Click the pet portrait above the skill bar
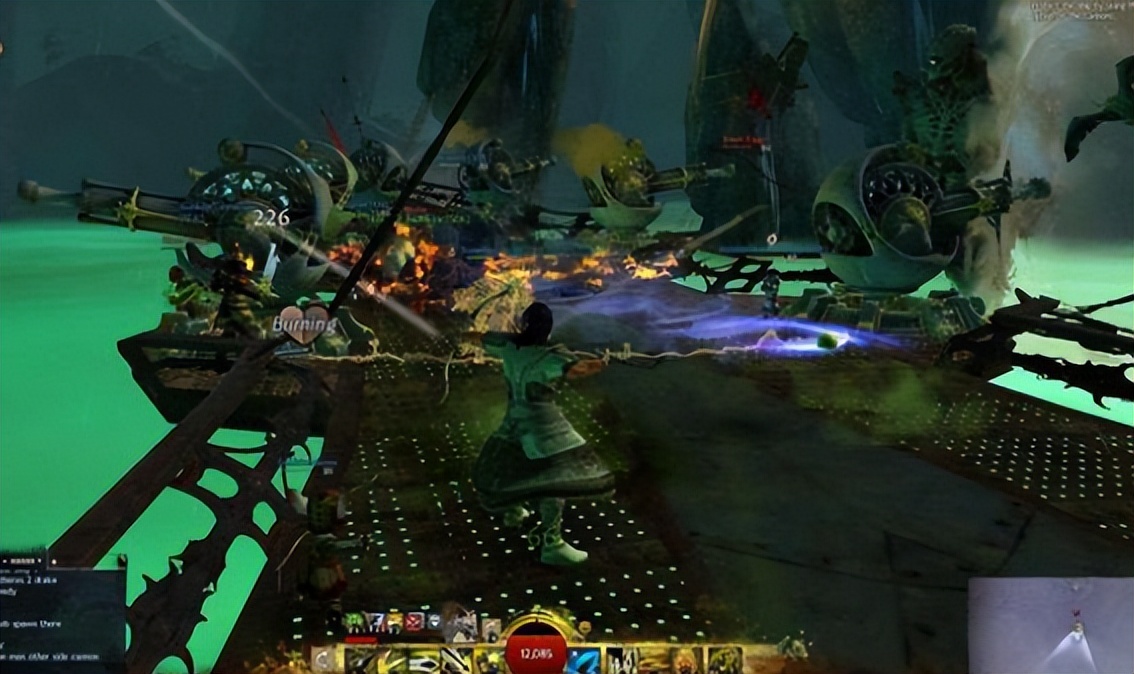Image resolution: width=1134 pixels, height=674 pixels. (x=461, y=626)
